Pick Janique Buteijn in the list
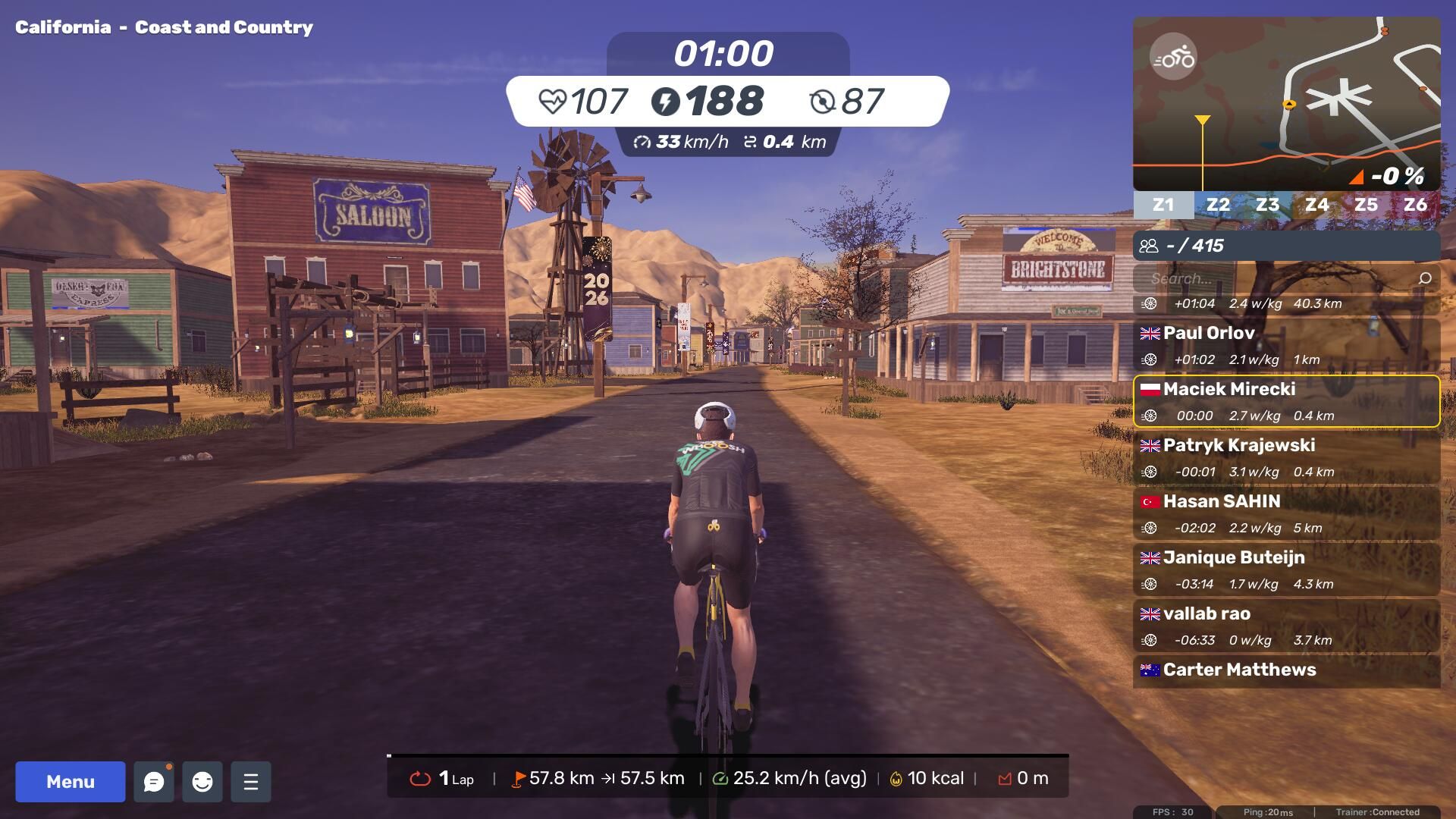 click(1286, 570)
